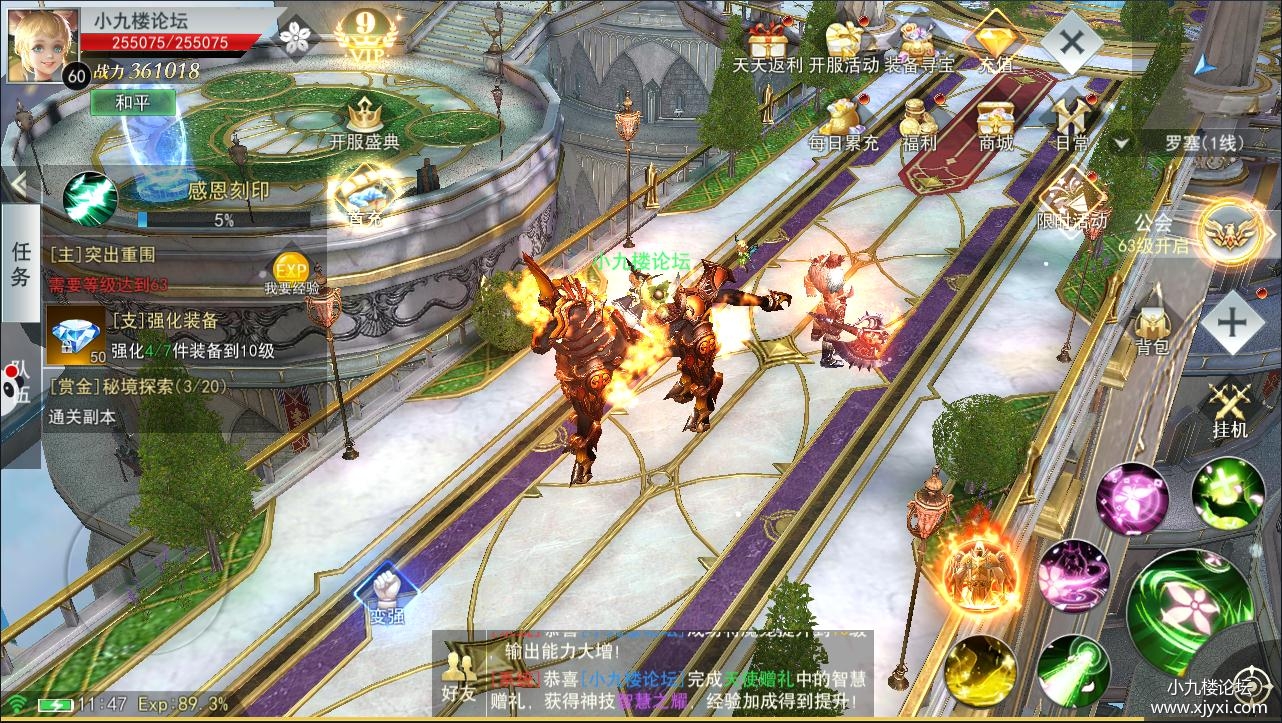This screenshot has width=1282, height=723.
Task: Open the 开服盛典 crown event icon
Action: [x=364, y=124]
